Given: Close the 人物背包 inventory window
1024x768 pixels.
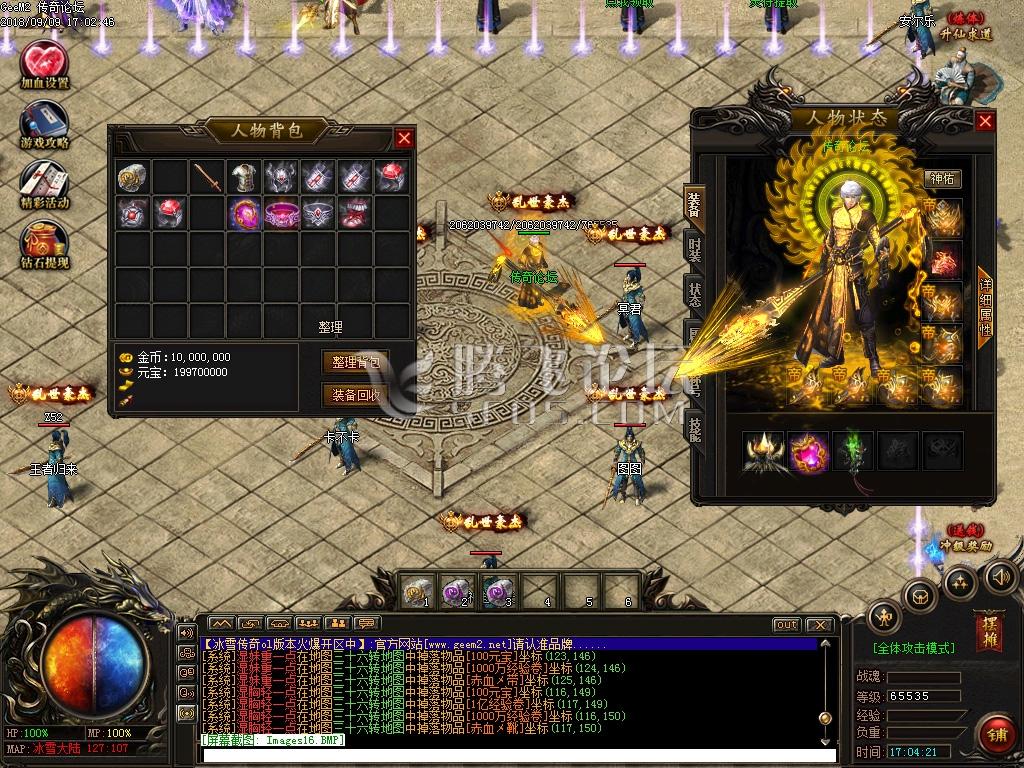Looking at the screenshot, I should pos(404,139).
